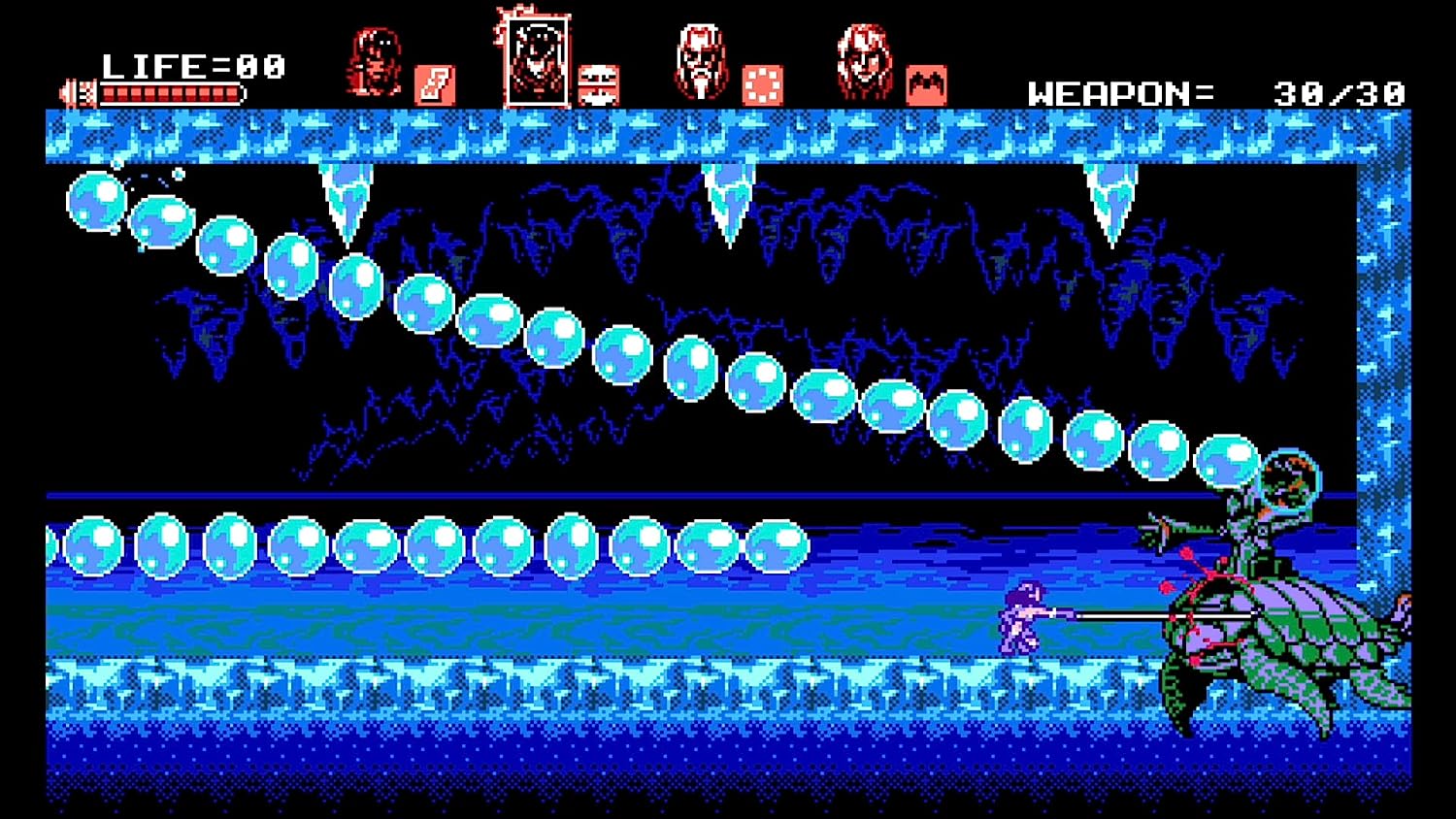
Task: Click the knife sub-weapon icon beside Zangetsu
Action: pyautogui.click(x=435, y=85)
